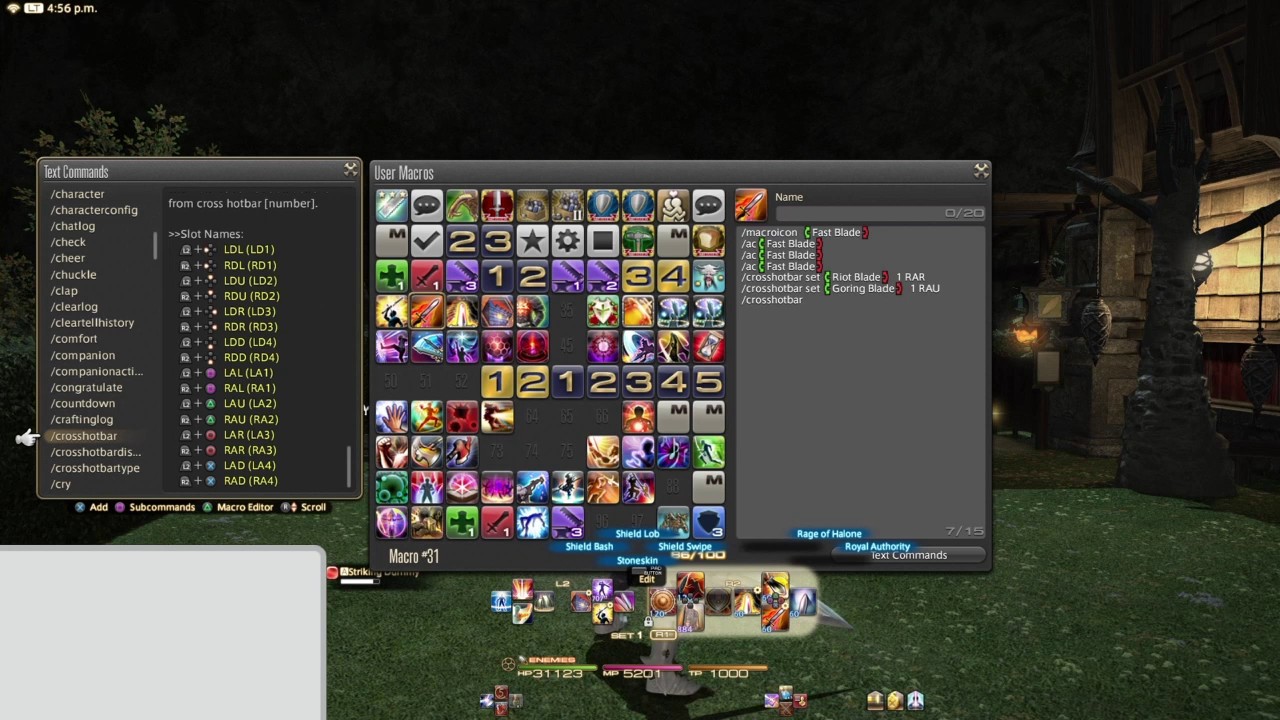The image size is (1280, 720).
Task: Select the star macro icon
Action: click(532, 241)
